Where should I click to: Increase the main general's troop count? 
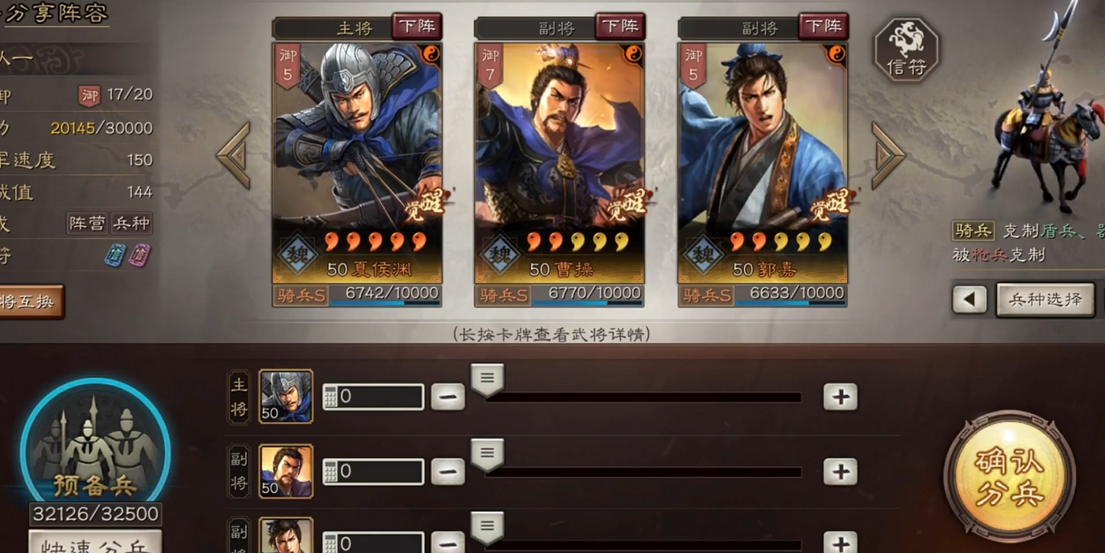point(840,397)
